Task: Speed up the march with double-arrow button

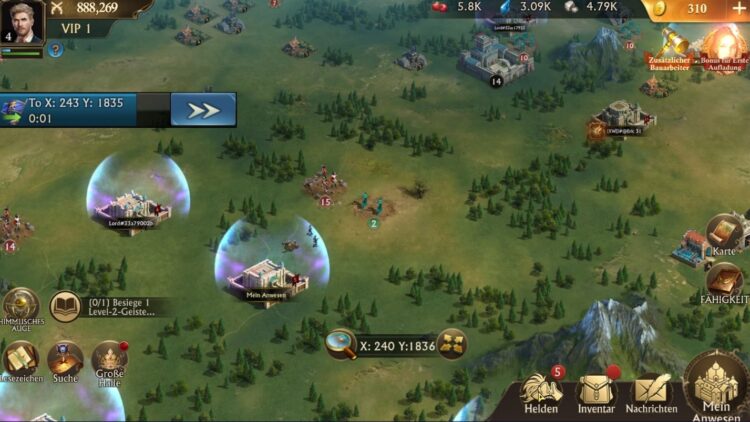Action: [203, 110]
